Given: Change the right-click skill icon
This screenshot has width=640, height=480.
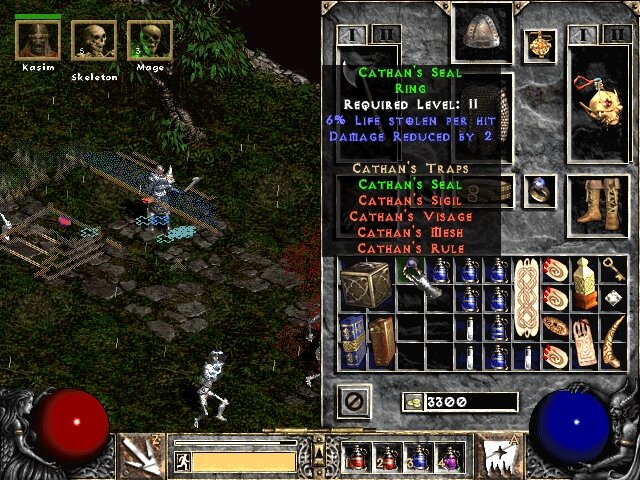Looking at the screenshot, I should pyautogui.click(x=497, y=454).
